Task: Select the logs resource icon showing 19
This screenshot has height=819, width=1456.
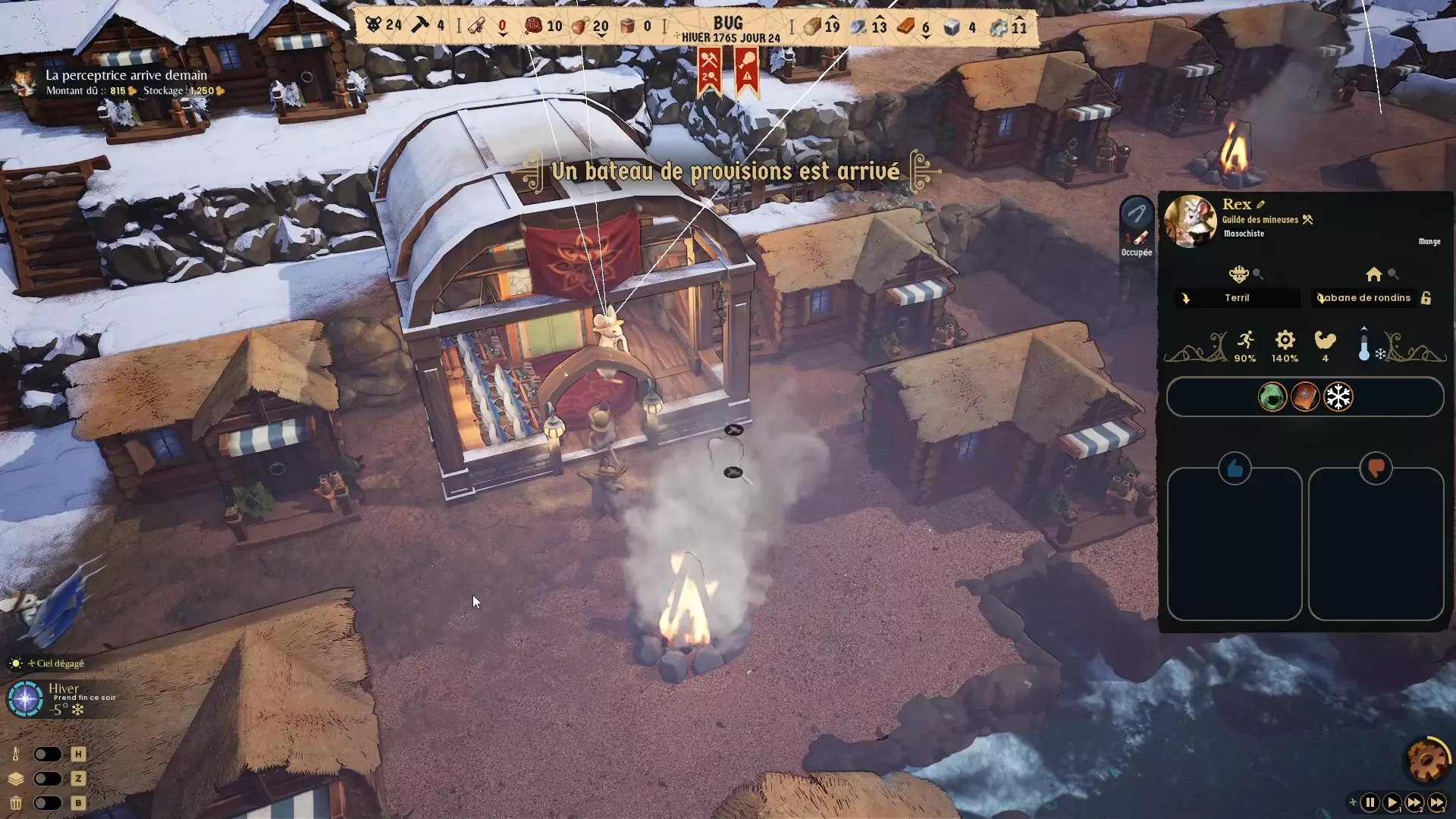Action: tap(811, 26)
